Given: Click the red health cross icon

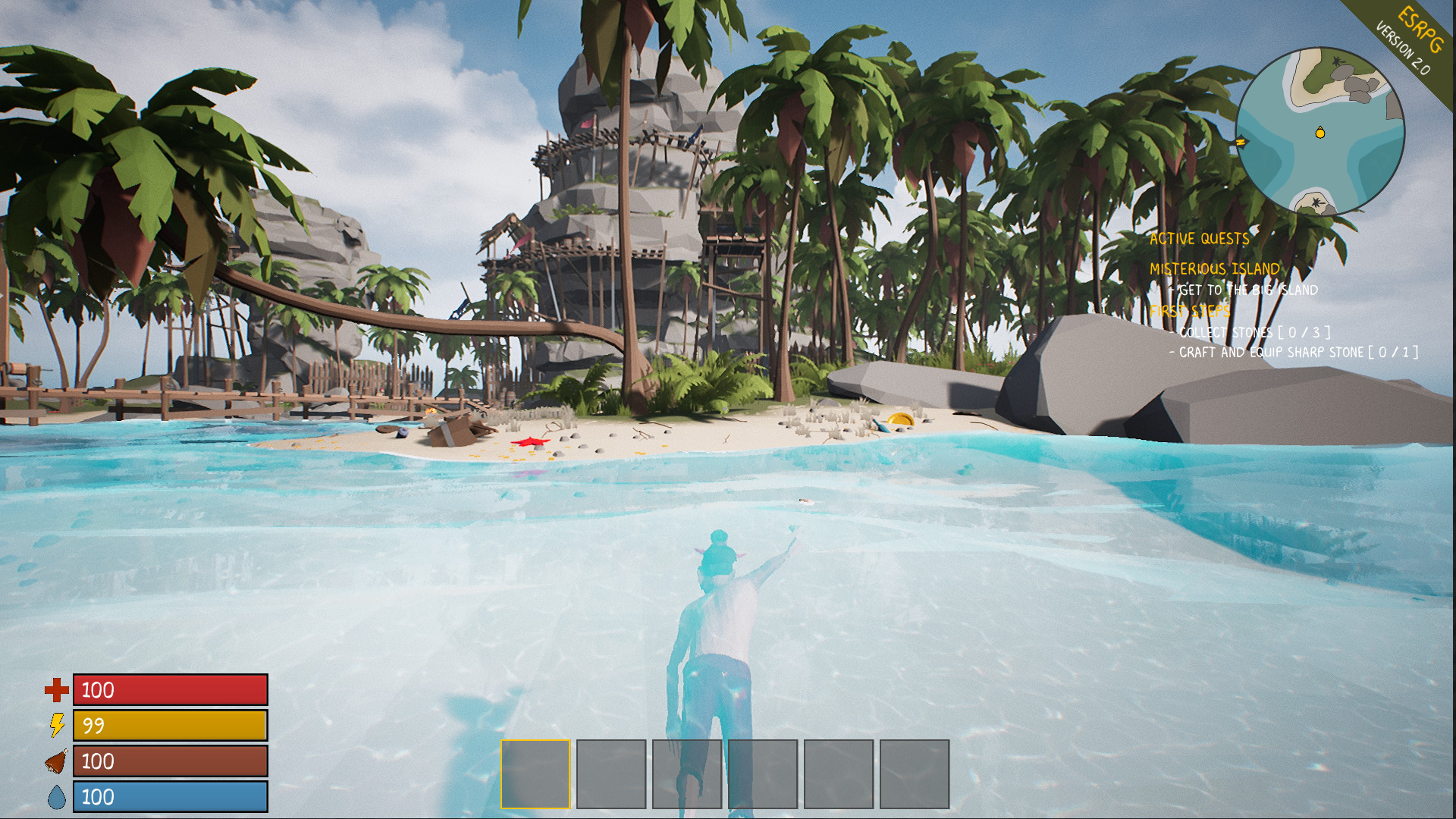Looking at the screenshot, I should (55, 691).
